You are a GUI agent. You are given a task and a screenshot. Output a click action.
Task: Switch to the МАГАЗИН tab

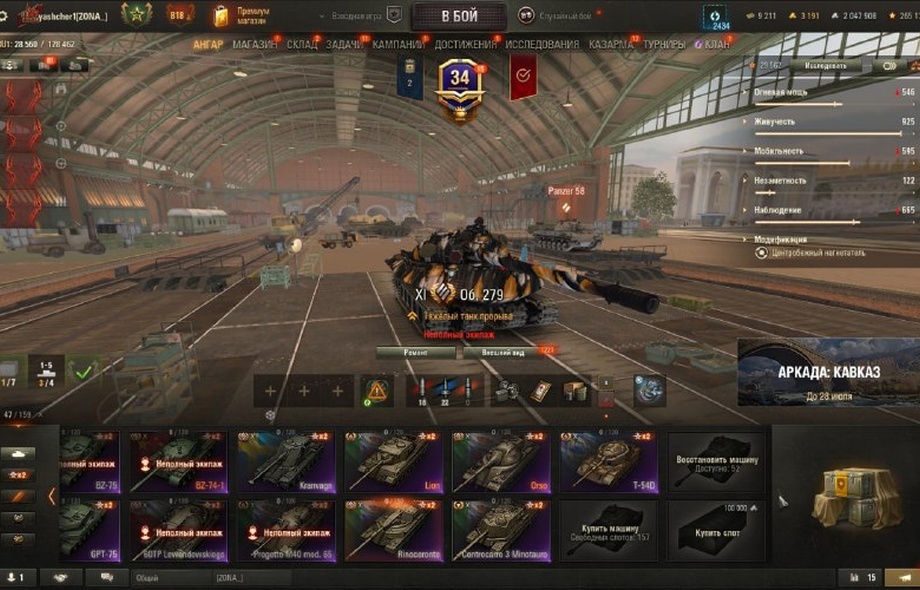coord(256,45)
